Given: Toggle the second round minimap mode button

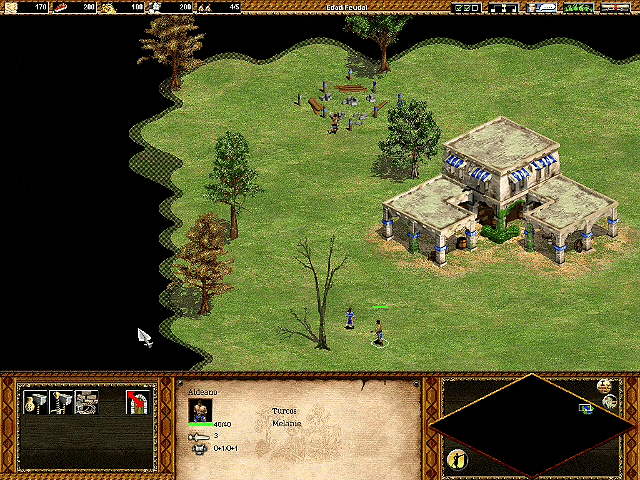Looking at the screenshot, I should 610,402.
